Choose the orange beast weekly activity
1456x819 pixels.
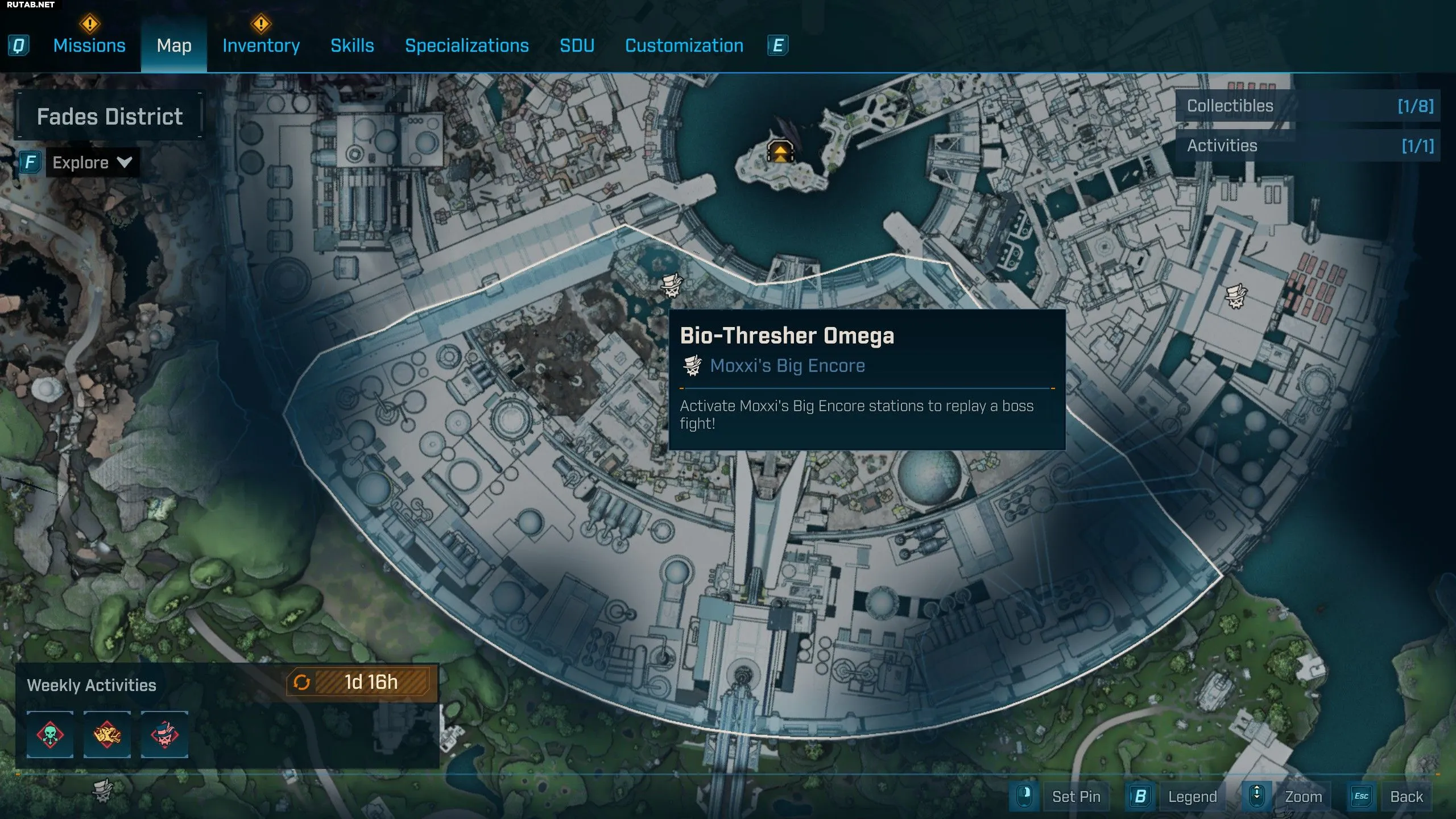tap(107, 734)
